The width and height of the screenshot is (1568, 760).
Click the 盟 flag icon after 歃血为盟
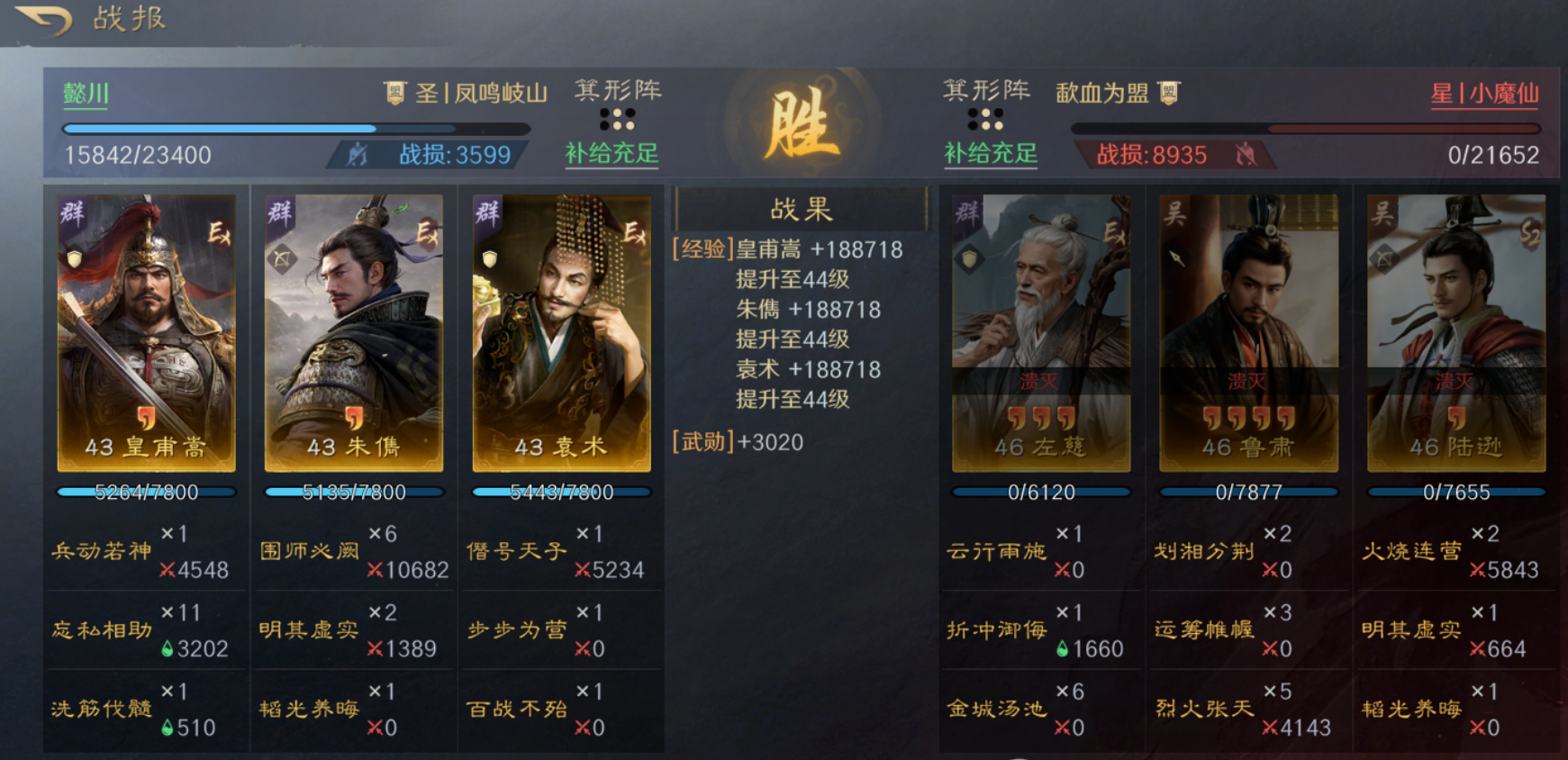click(1168, 91)
